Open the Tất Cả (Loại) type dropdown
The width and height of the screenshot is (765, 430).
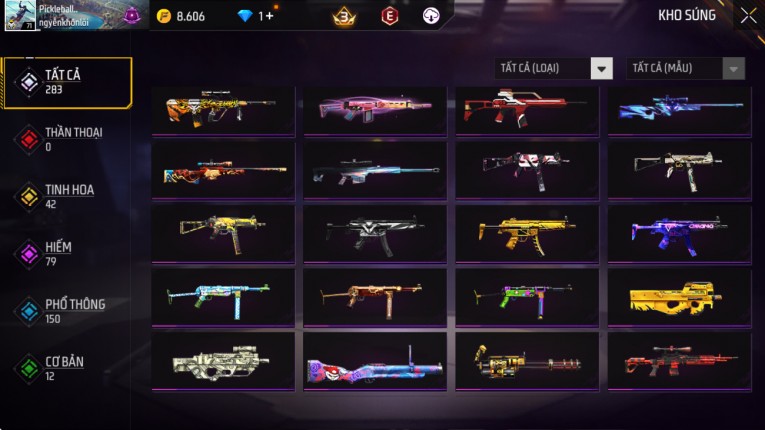pyautogui.click(x=554, y=68)
